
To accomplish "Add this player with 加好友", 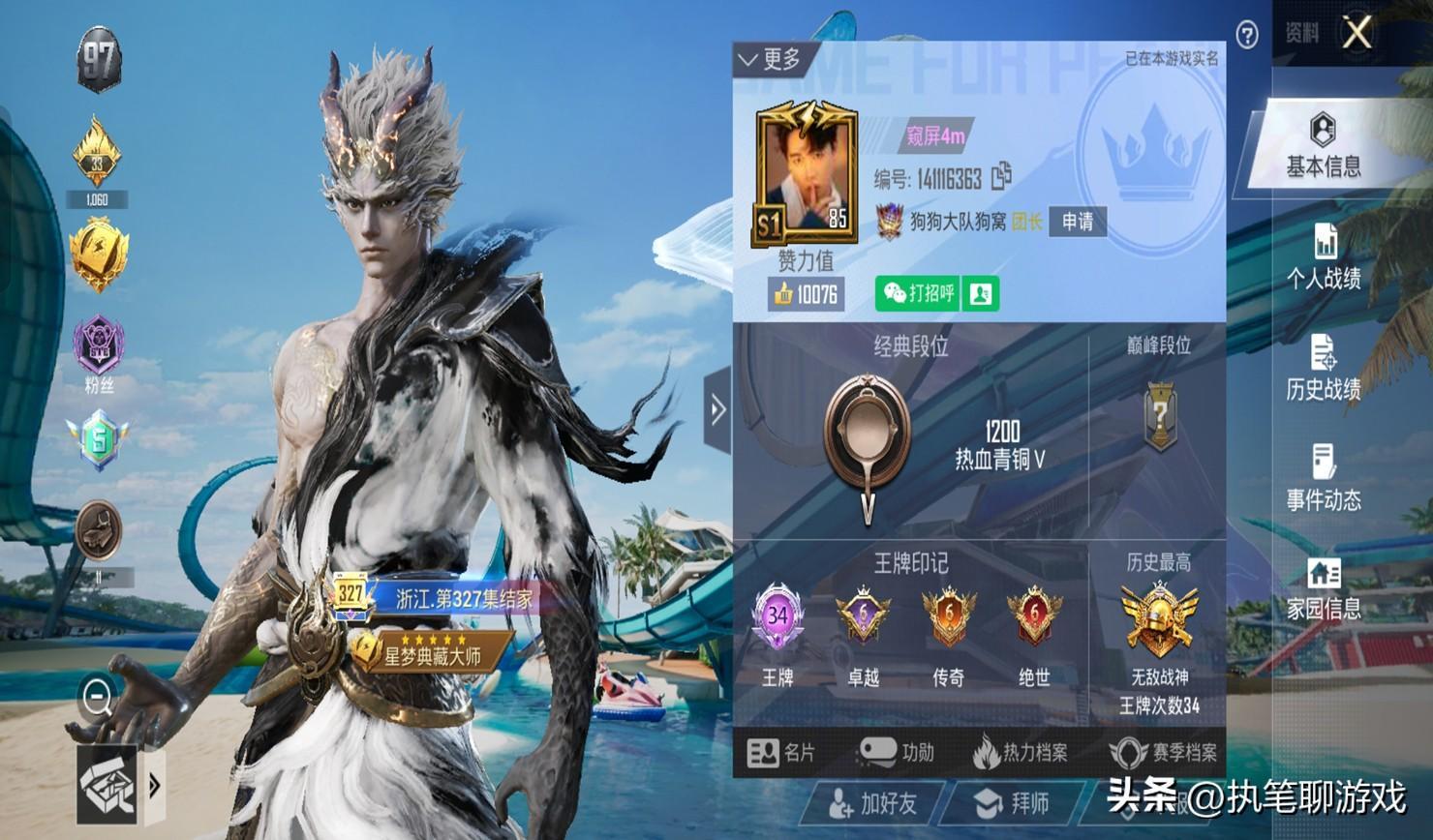I will point(872,803).
